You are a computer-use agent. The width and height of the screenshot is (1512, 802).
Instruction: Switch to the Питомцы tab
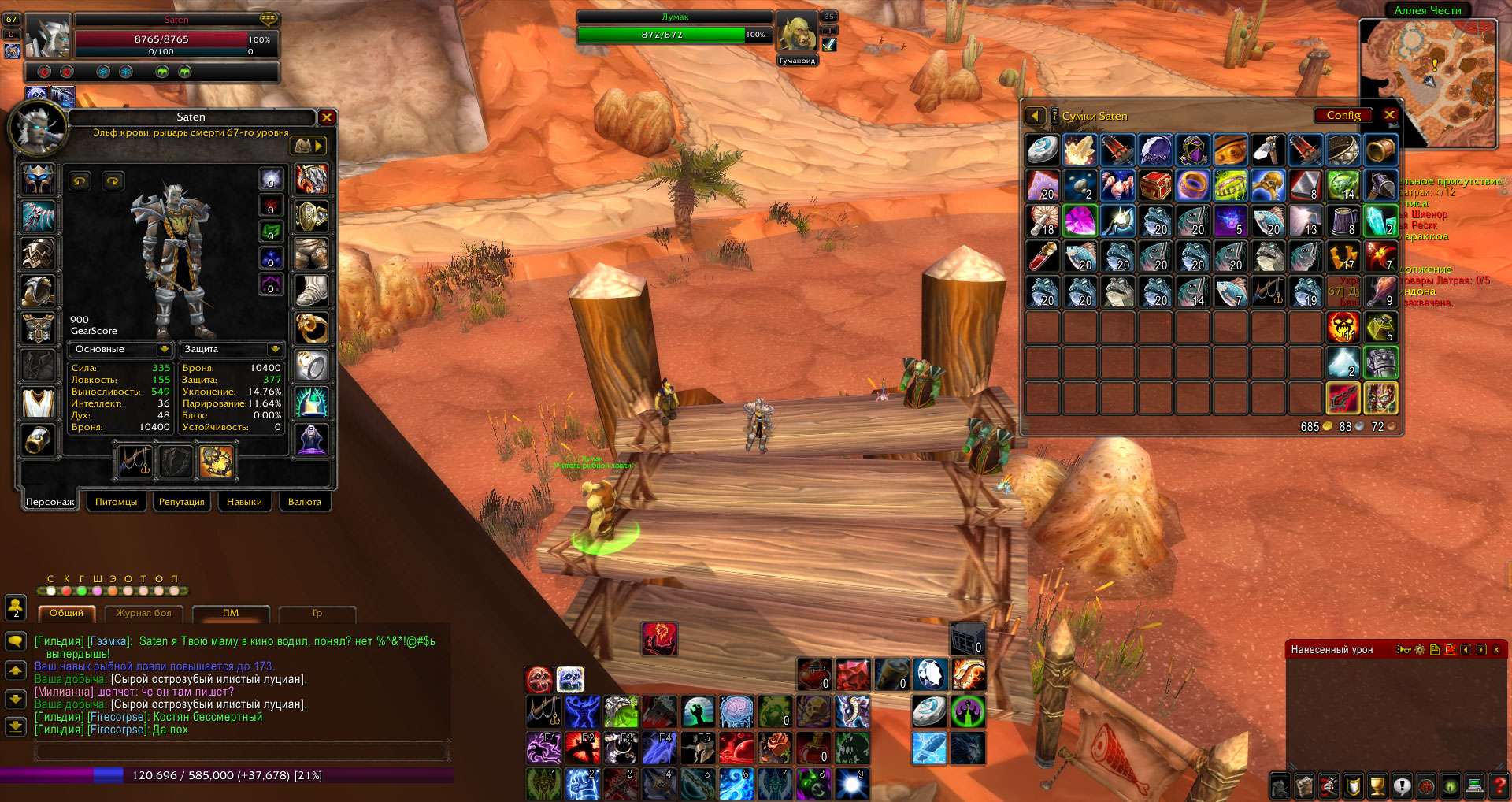[x=116, y=502]
